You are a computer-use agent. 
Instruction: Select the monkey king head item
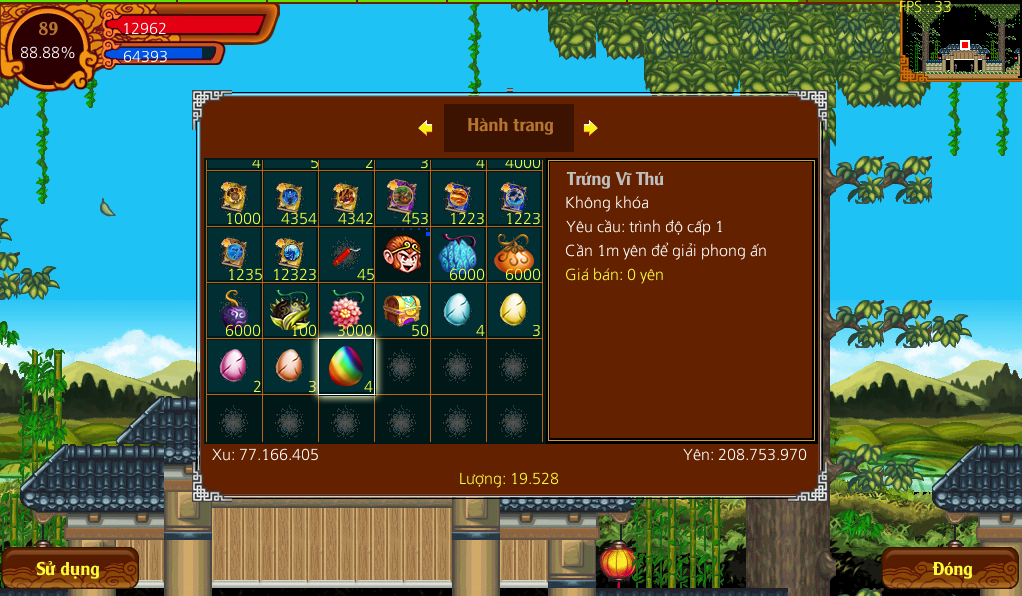(x=402, y=255)
